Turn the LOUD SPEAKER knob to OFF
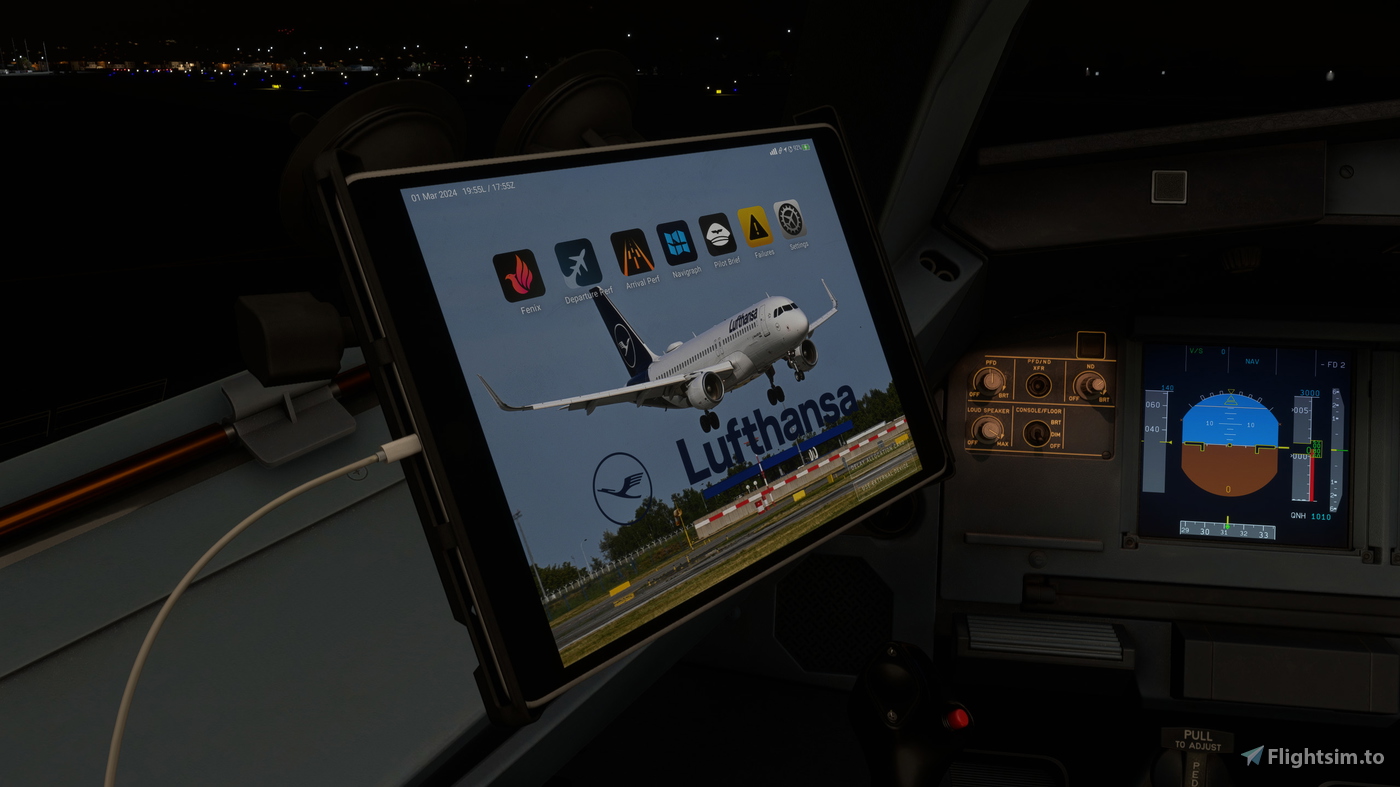The width and height of the screenshot is (1400, 787). (990, 430)
